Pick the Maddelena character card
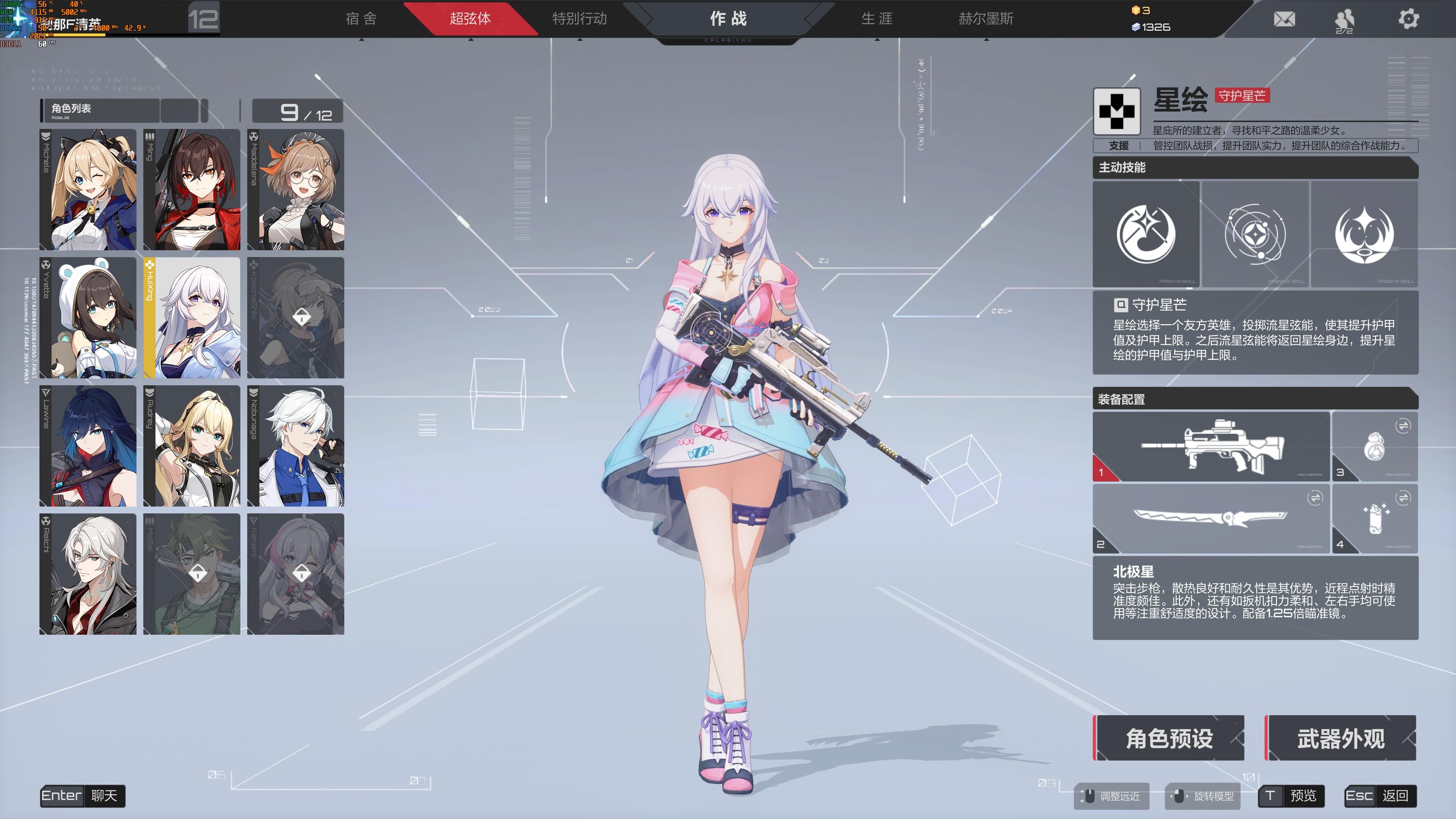The height and width of the screenshot is (819, 1456). [x=296, y=190]
